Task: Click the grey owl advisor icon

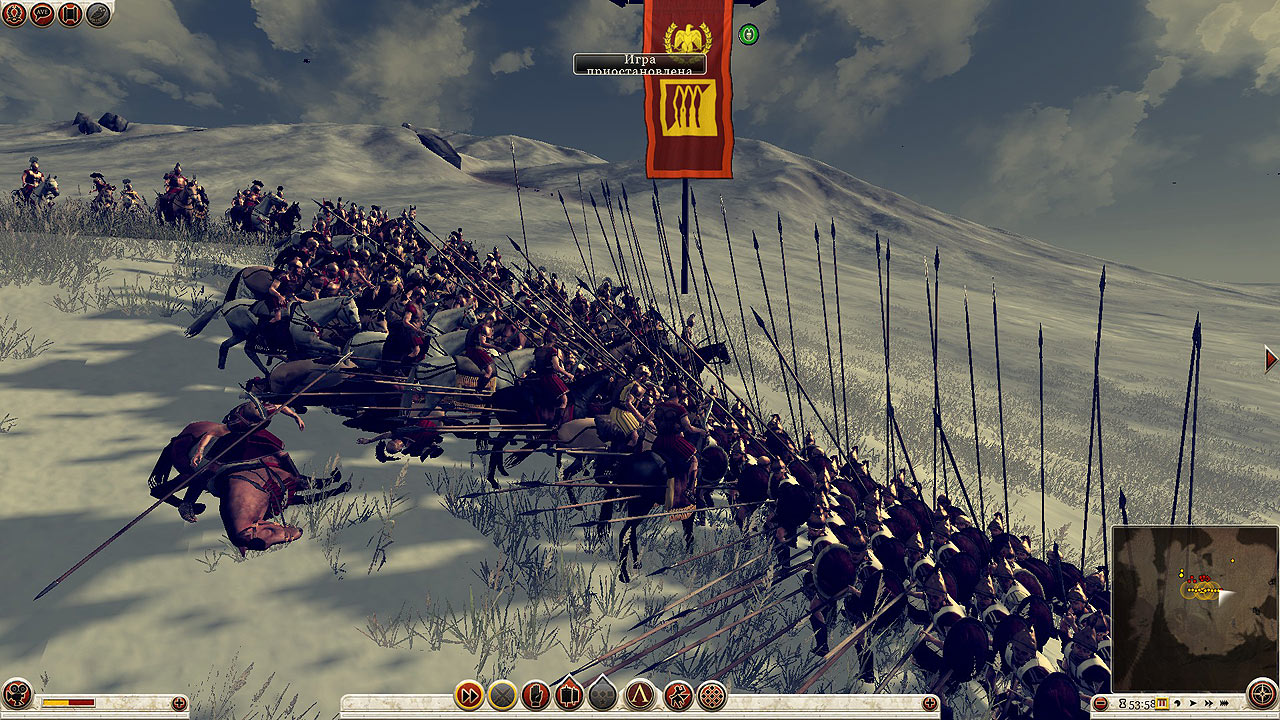Action: [98, 14]
